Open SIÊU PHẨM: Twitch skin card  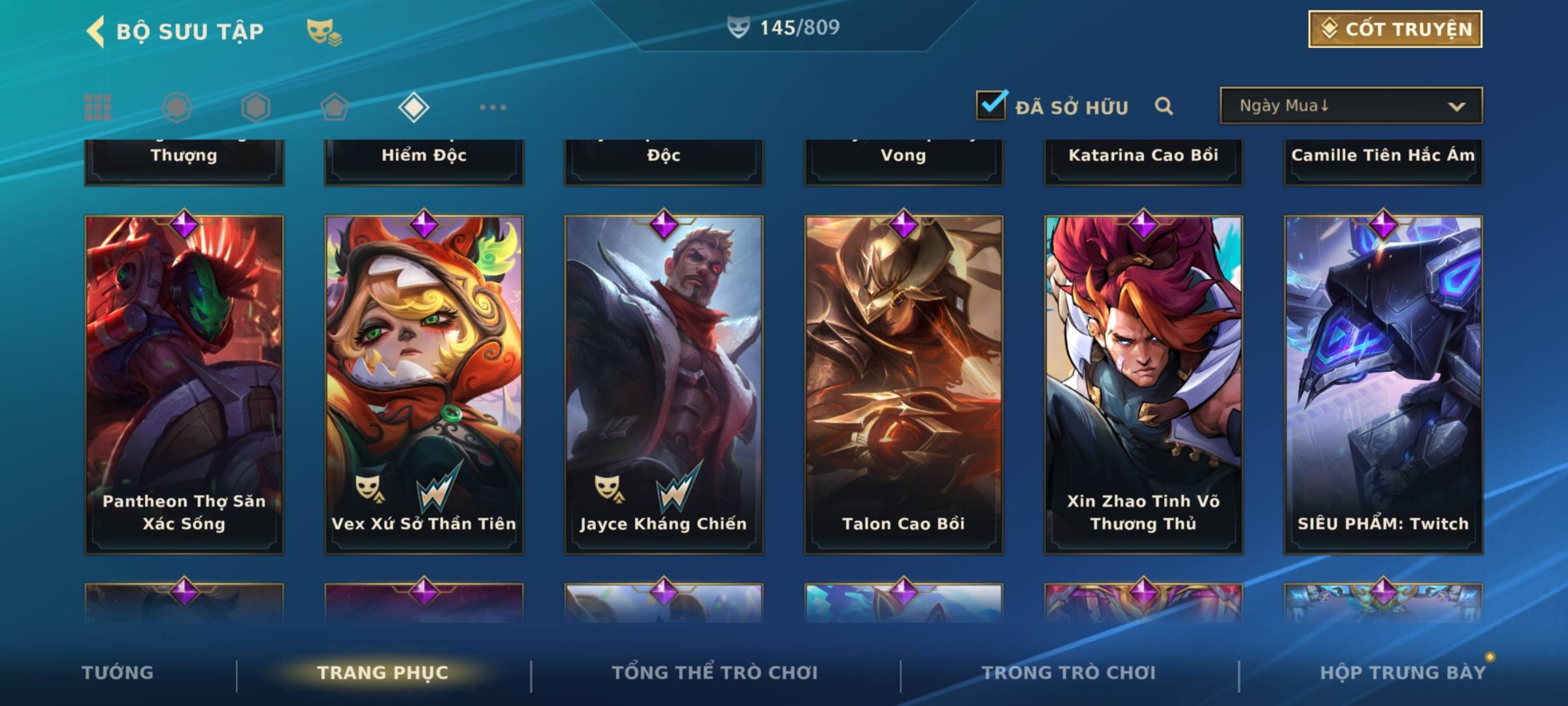click(1383, 384)
